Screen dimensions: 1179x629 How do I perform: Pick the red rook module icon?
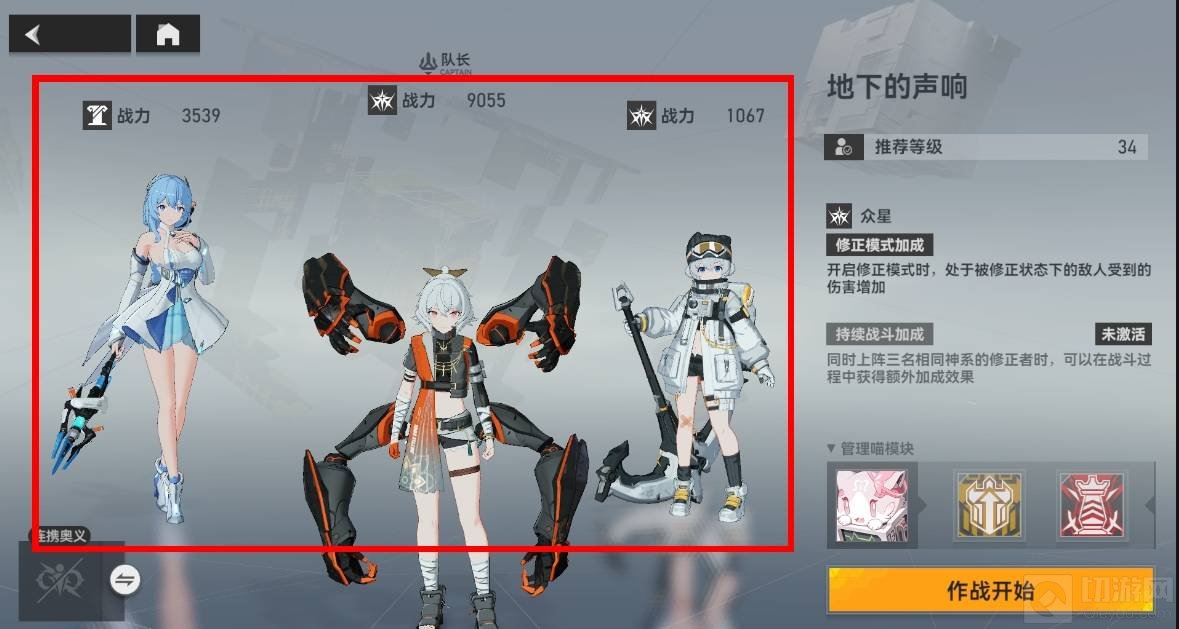tap(1092, 504)
